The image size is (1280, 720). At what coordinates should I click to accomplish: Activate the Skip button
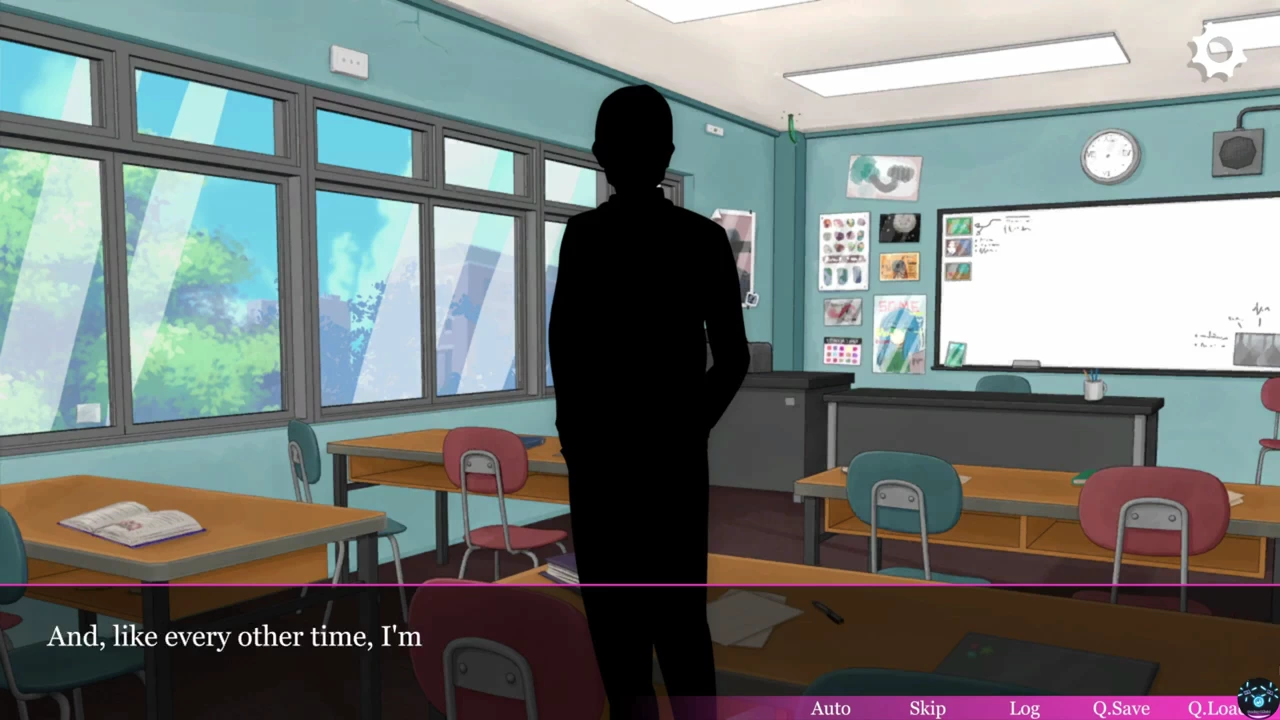[927, 708]
